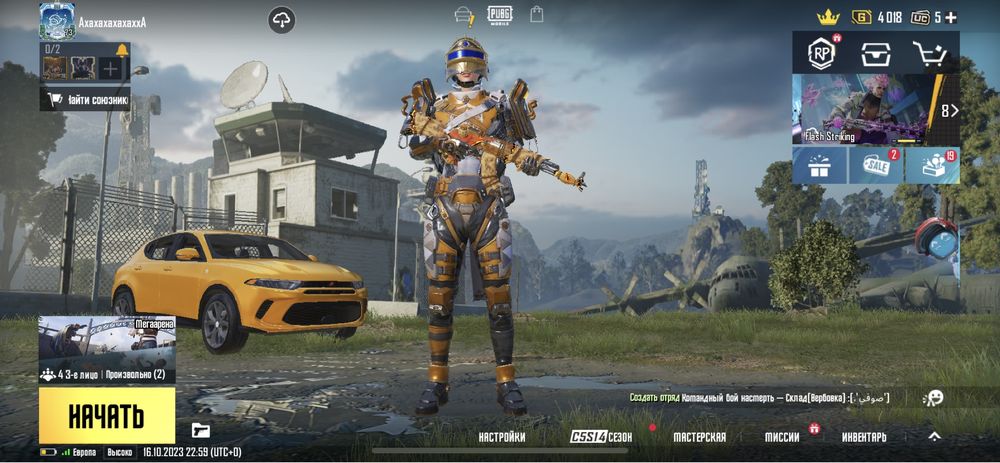The width and height of the screenshot is (1000, 463).
Task: Open the player profile avatar
Action: (57, 20)
